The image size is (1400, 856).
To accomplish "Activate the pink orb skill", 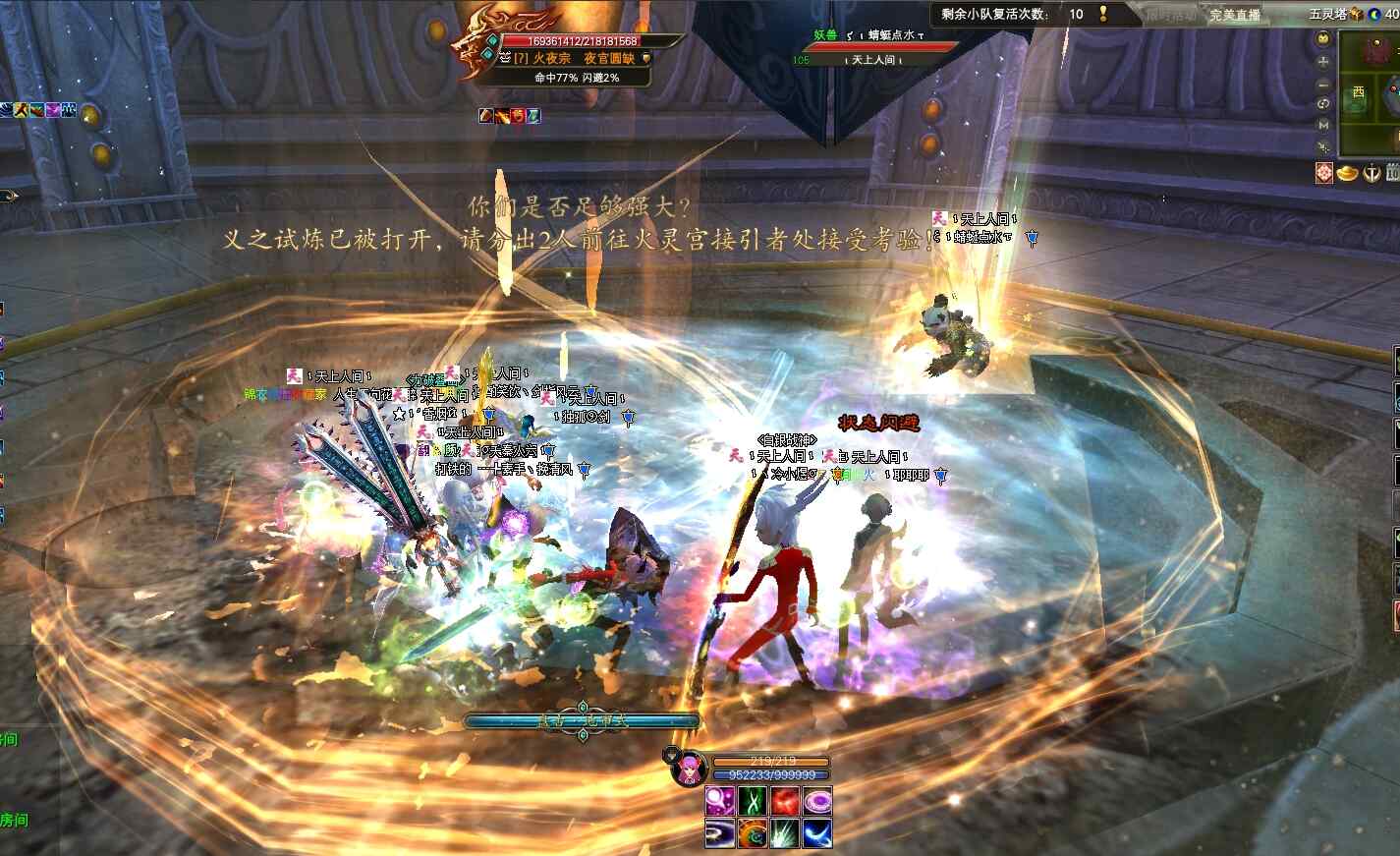I will click(x=720, y=801).
